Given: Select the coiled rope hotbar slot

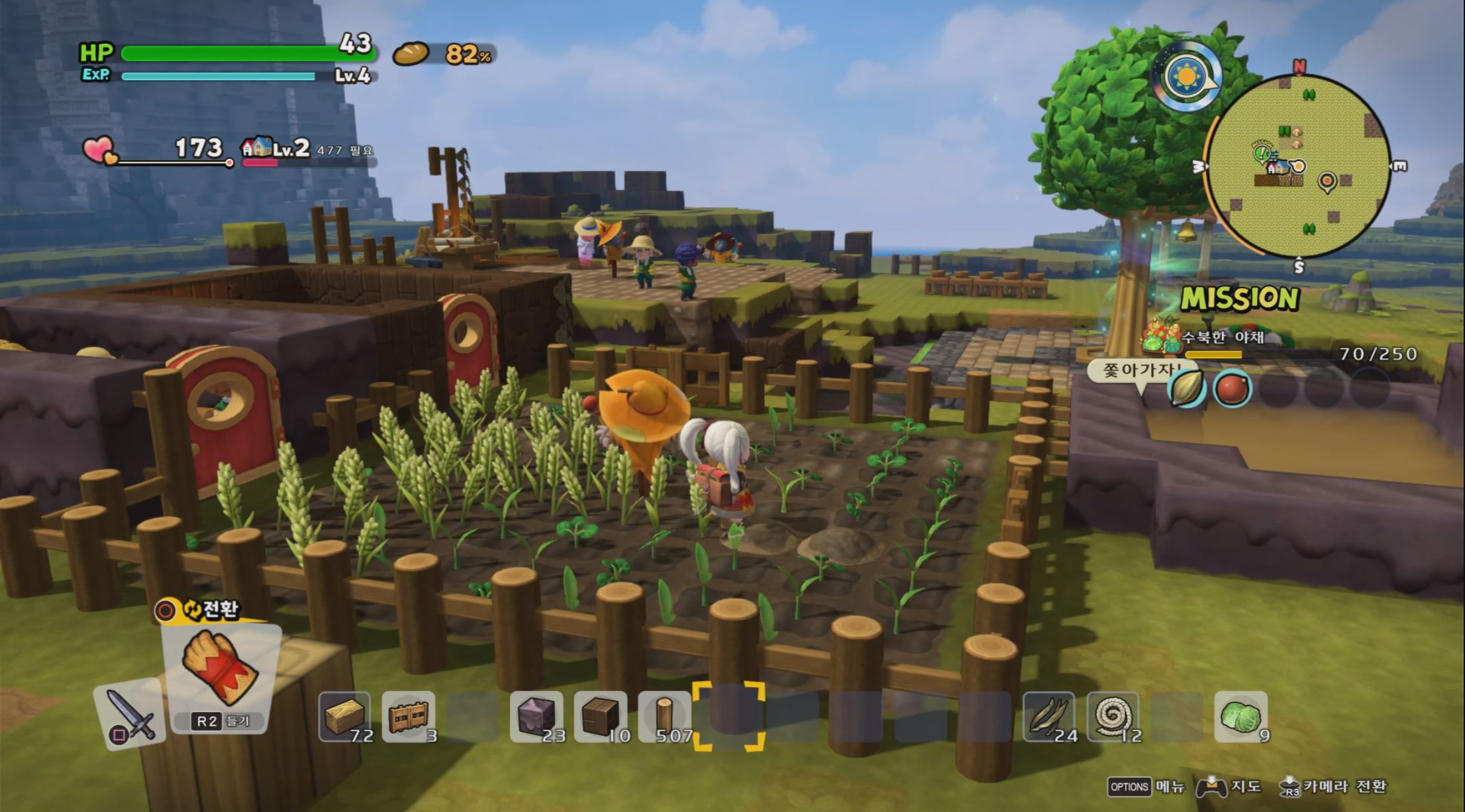Looking at the screenshot, I should click(x=1113, y=717).
